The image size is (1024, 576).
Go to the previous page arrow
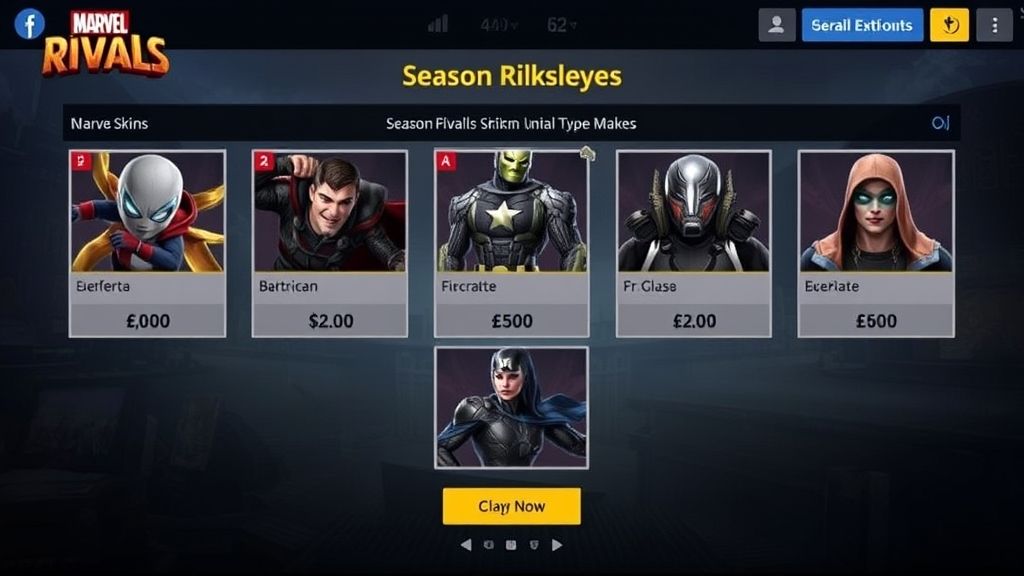(x=466, y=545)
